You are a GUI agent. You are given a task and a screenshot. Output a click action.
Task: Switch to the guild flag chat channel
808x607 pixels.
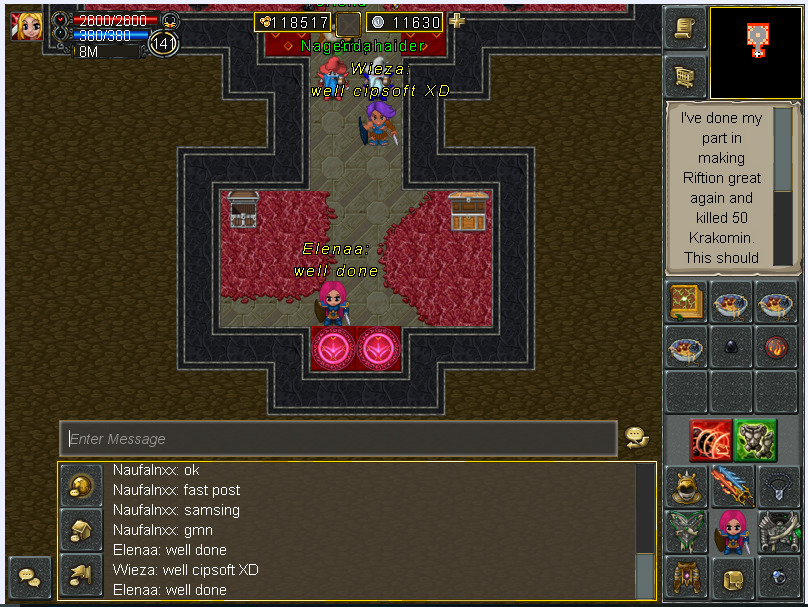80,574
